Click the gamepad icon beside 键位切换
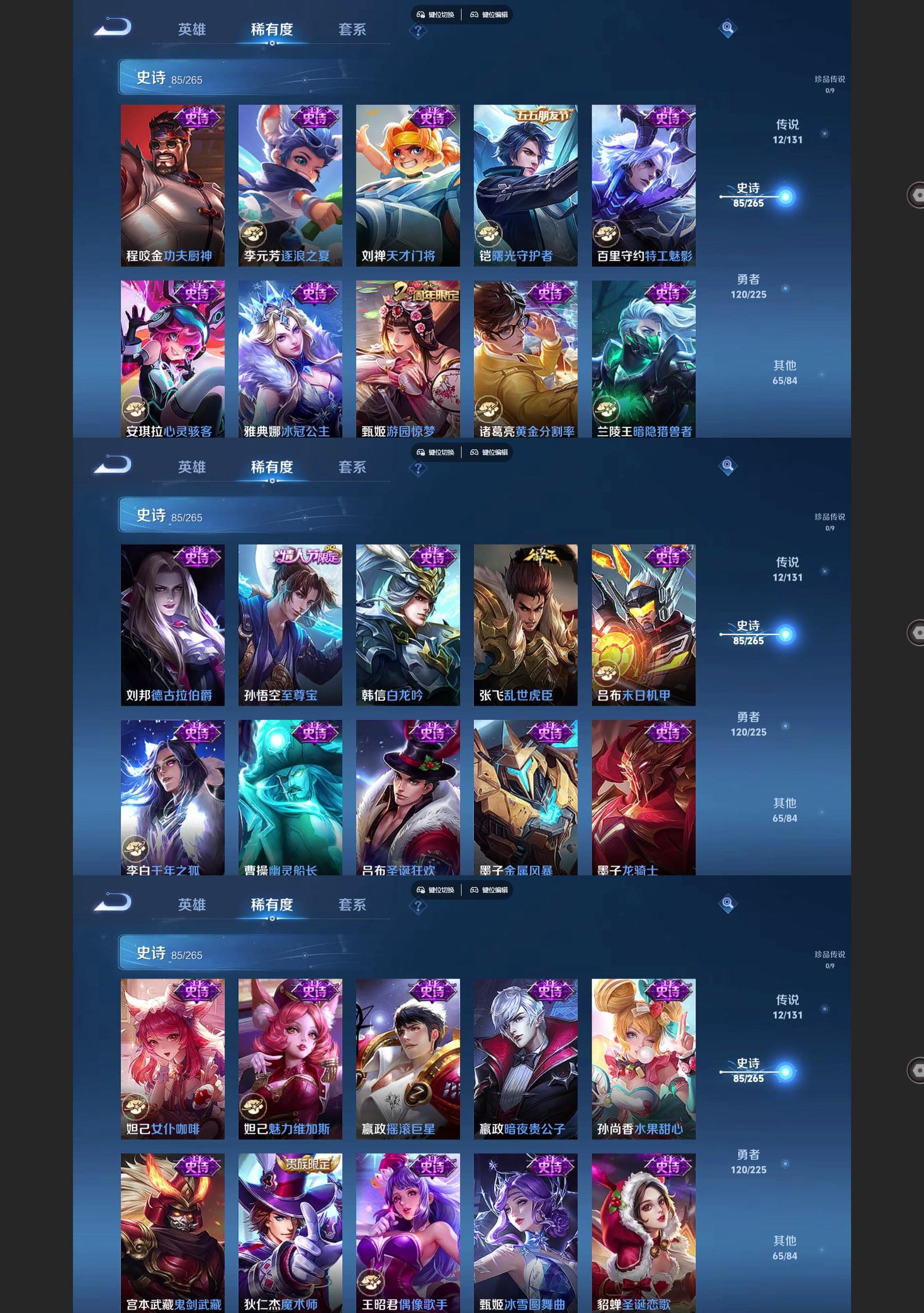The width and height of the screenshot is (924, 1313). (x=422, y=15)
